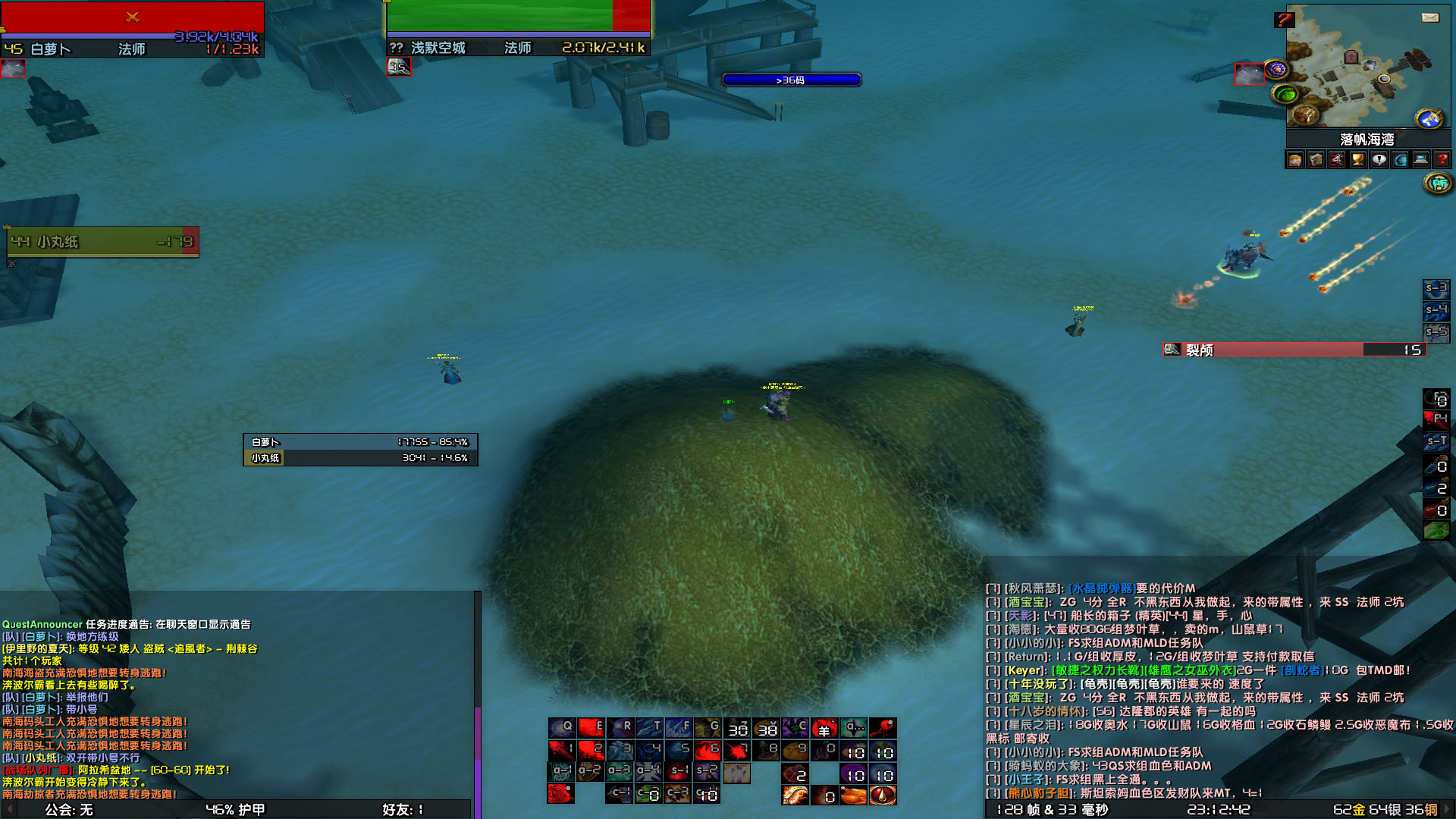
Task: Open the mail envelope icon above the minimap
Action: point(1430,17)
